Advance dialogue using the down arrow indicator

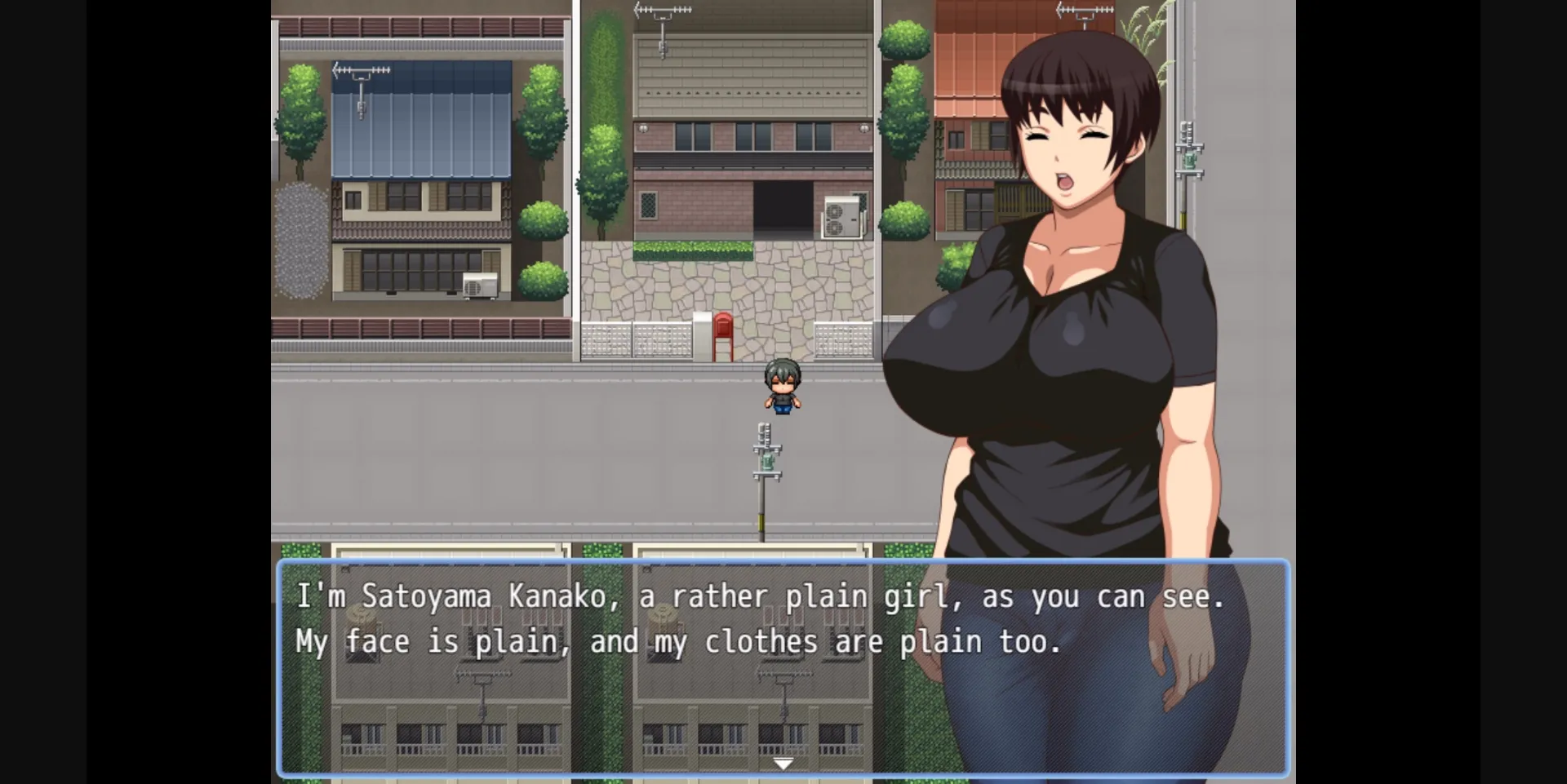(783, 762)
